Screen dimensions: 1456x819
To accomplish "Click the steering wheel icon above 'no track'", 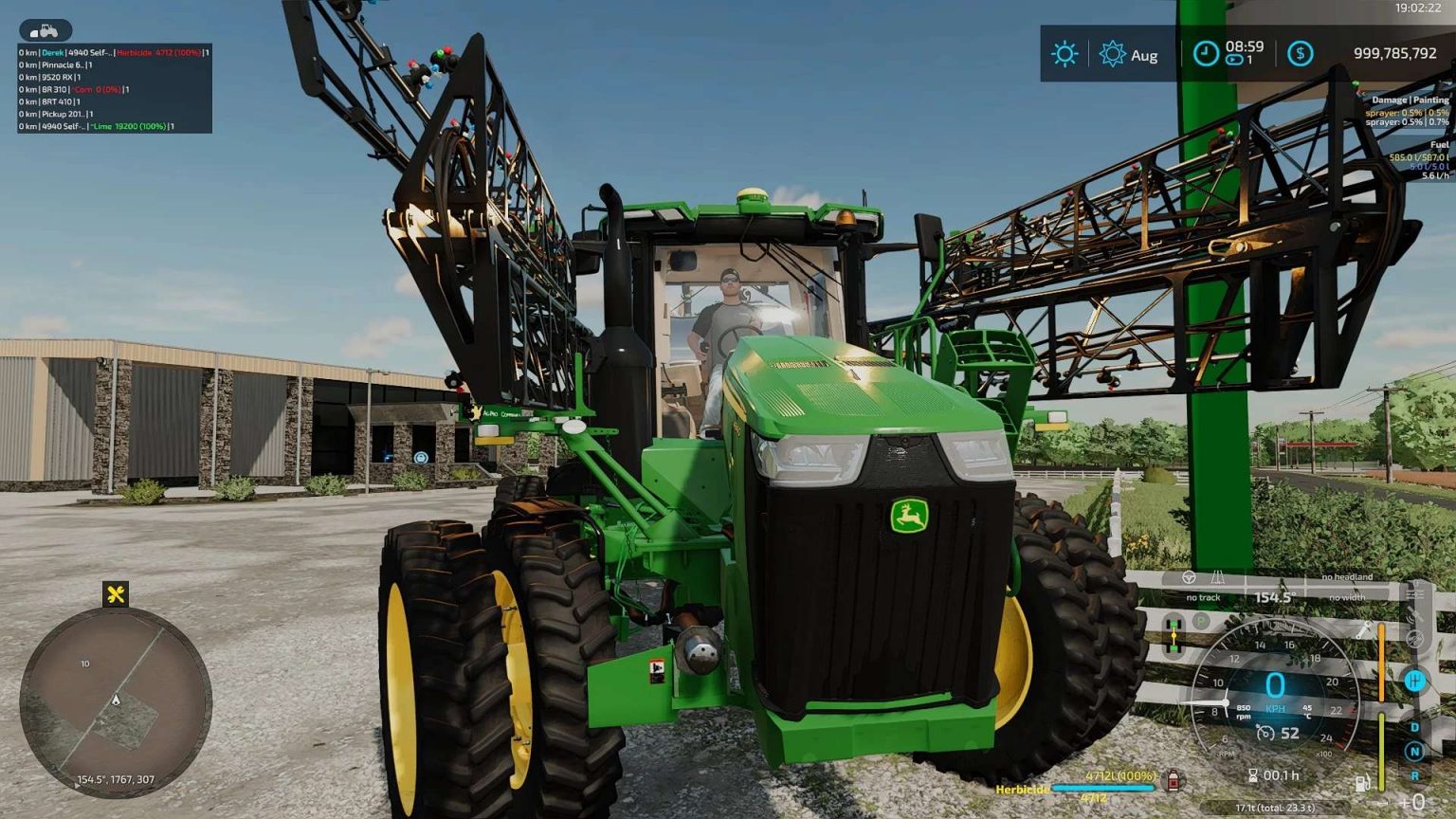I will [x=1189, y=579].
